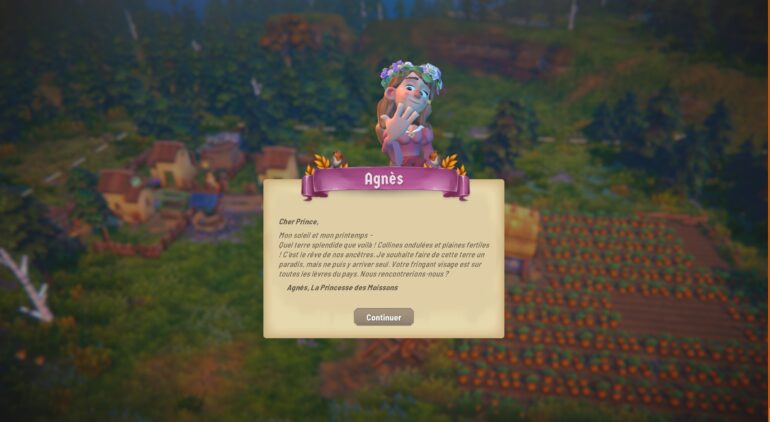Click Continuer to dismiss Agnès's letter
Image resolution: width=770 pixels, height=422 pixels.
[x=383, y=317]
